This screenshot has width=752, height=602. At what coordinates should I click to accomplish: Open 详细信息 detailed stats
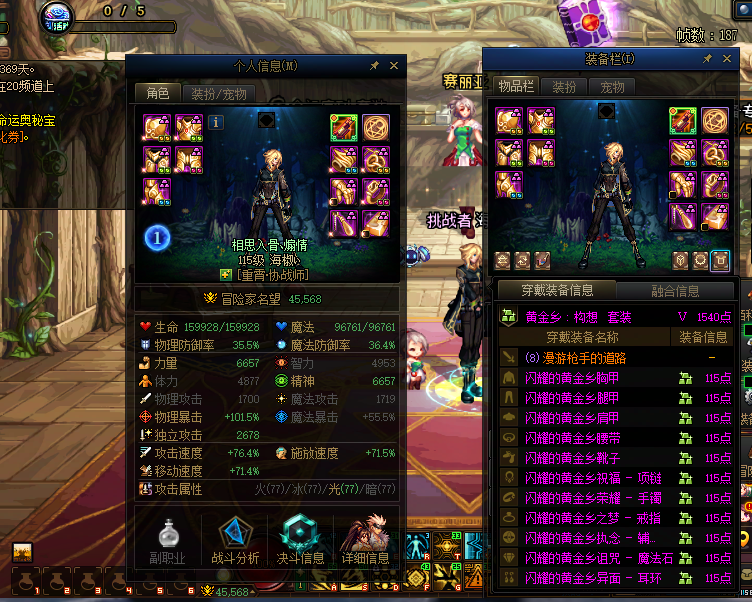[x=365, y=540]
